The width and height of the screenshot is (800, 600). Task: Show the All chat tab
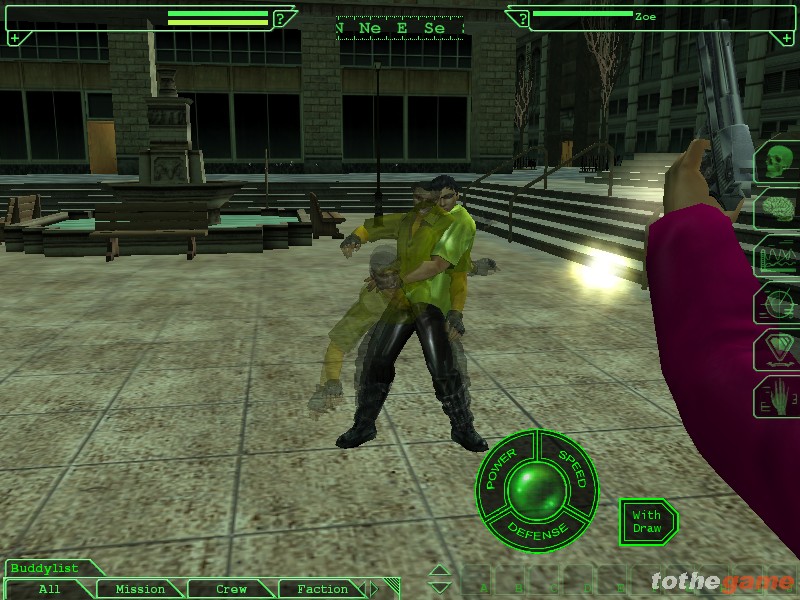[x=49, y=589]
